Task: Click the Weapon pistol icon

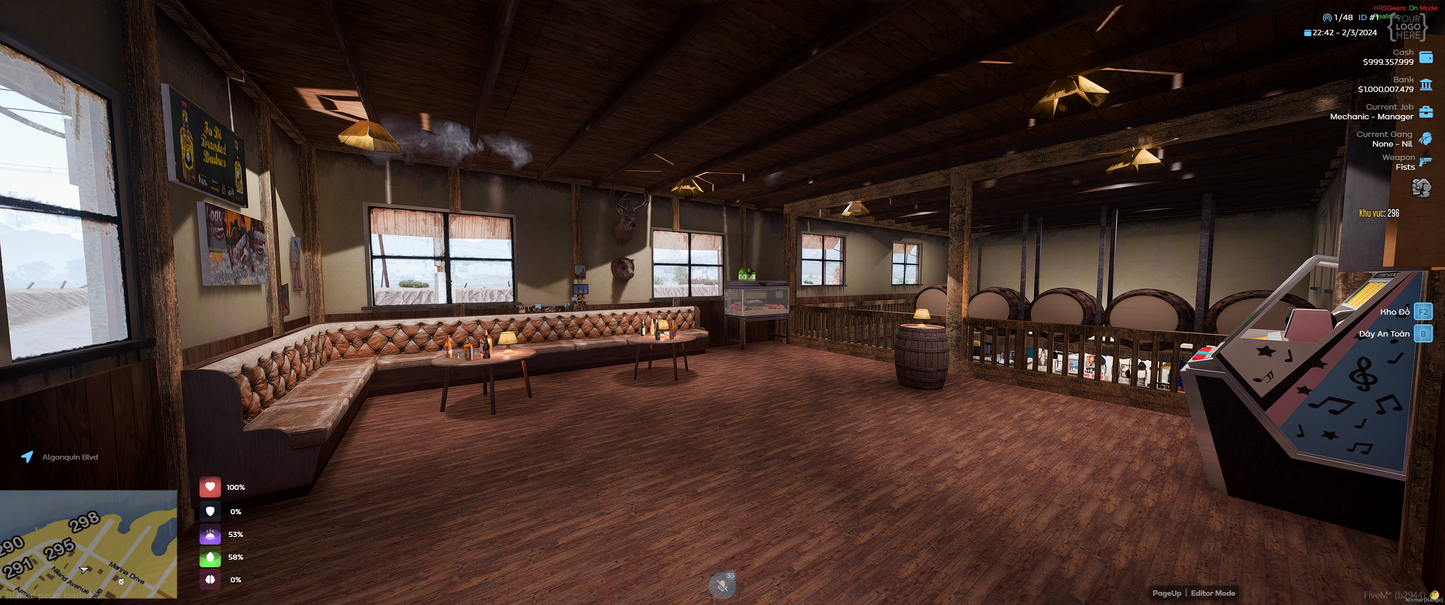Action: [x=1425, y=162]
